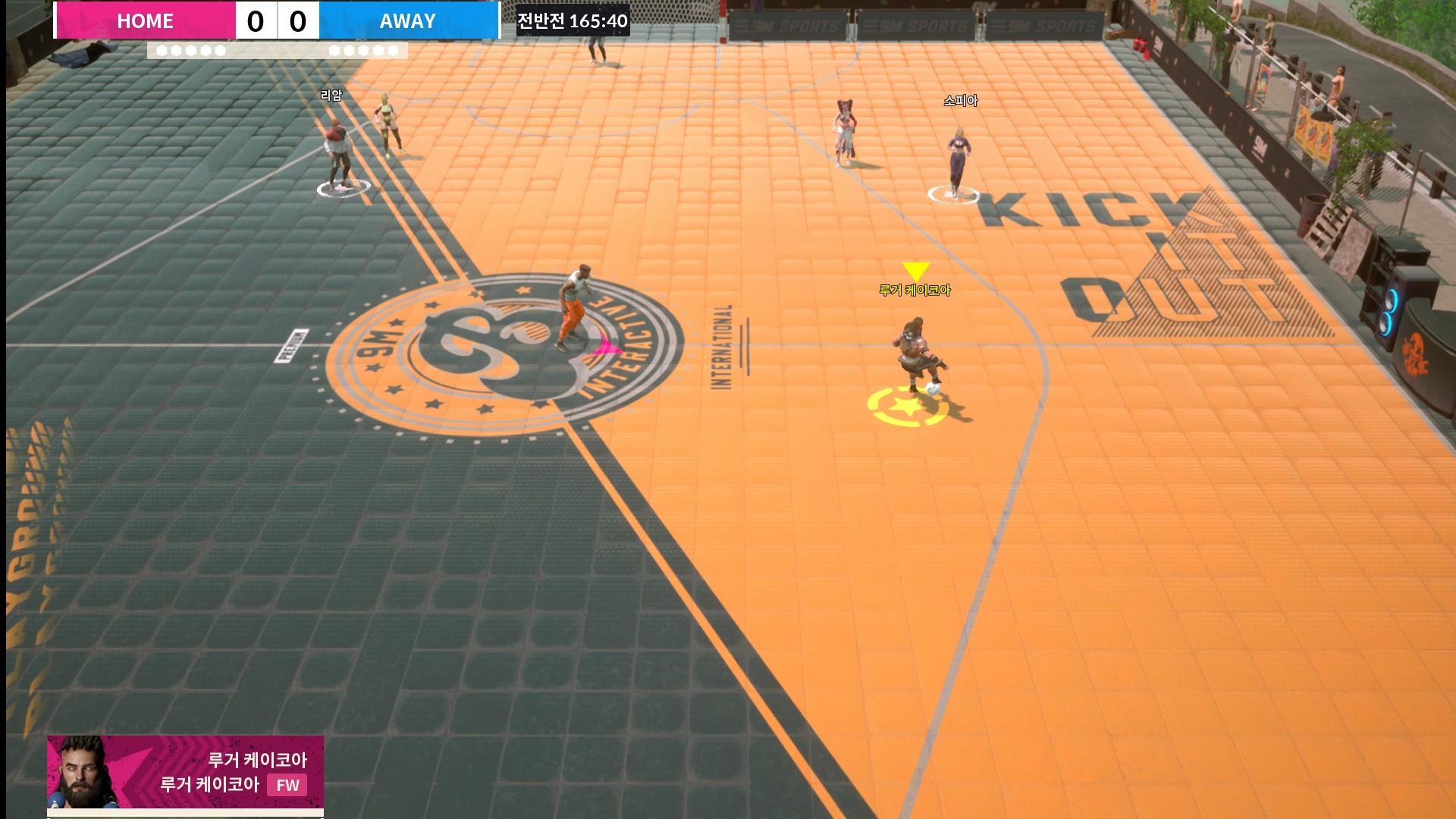Click the AWAY score digit 0
Image resolution: width=1456 pixels, height=819 pixels.
300,20
